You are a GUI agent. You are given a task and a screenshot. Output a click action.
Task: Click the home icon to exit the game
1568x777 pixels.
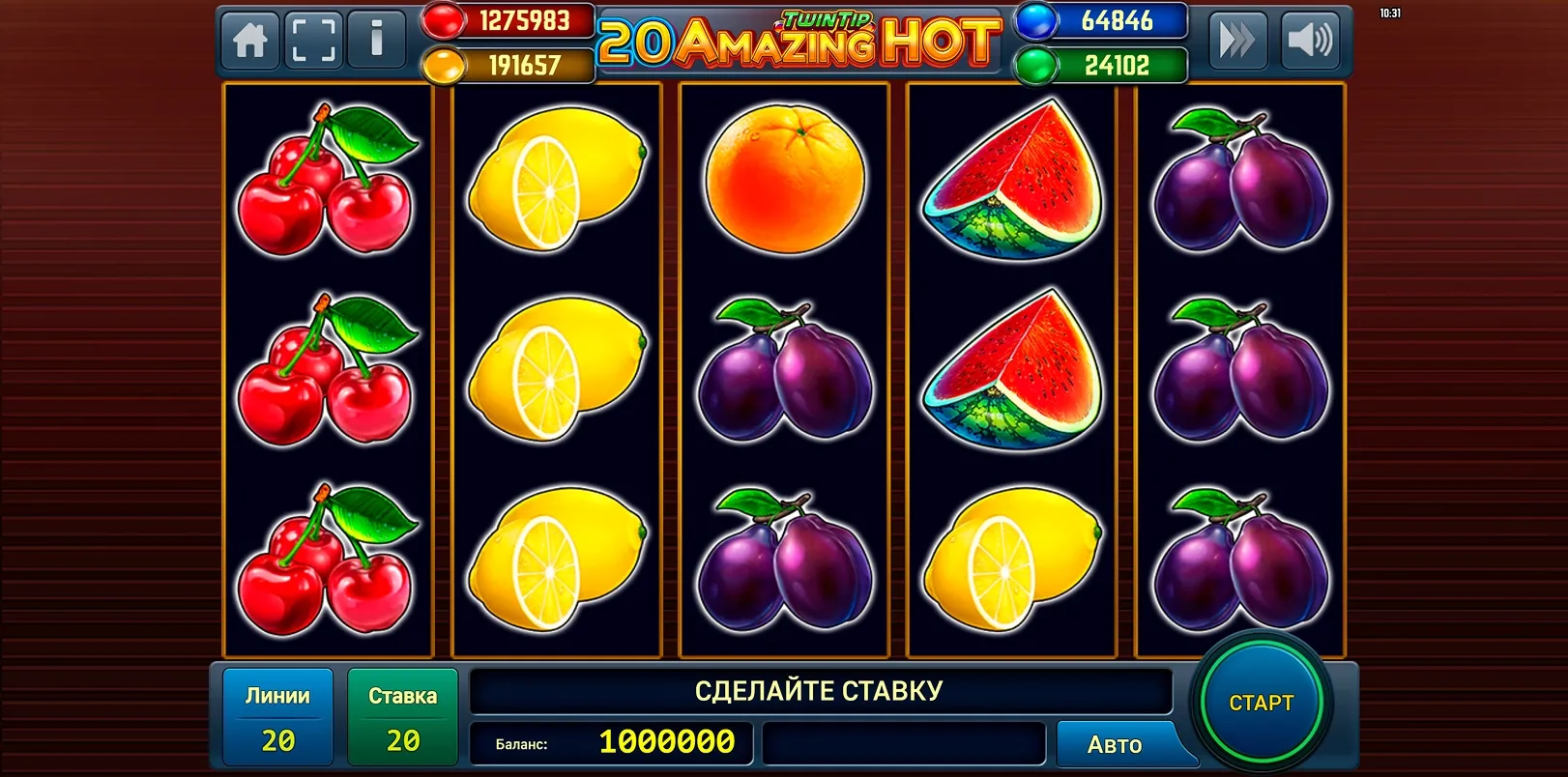[249, 40]
